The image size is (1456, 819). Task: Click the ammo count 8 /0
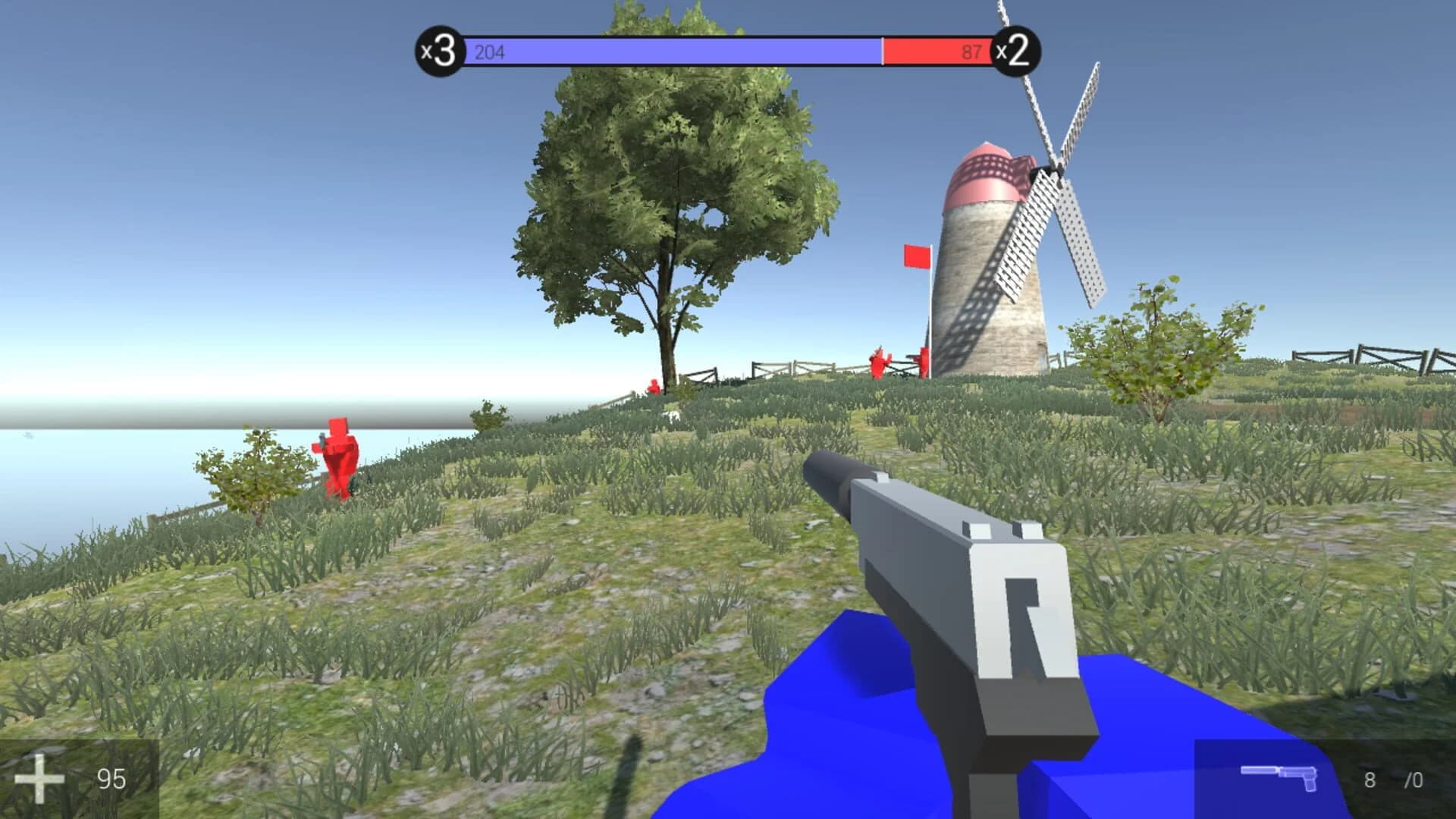[1390, 778]
